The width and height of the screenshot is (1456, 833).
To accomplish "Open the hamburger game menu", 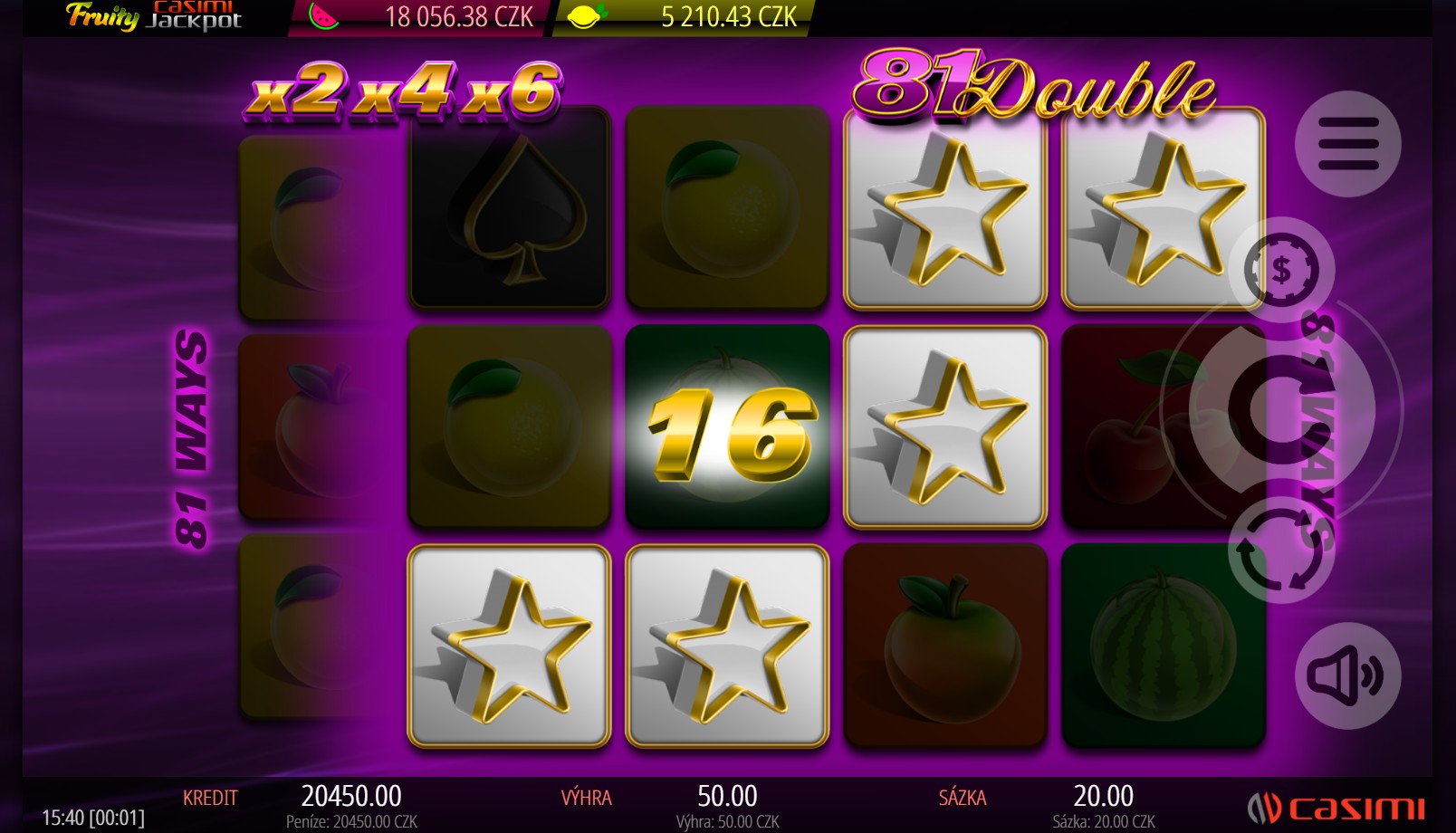I will pos(1348,142).
